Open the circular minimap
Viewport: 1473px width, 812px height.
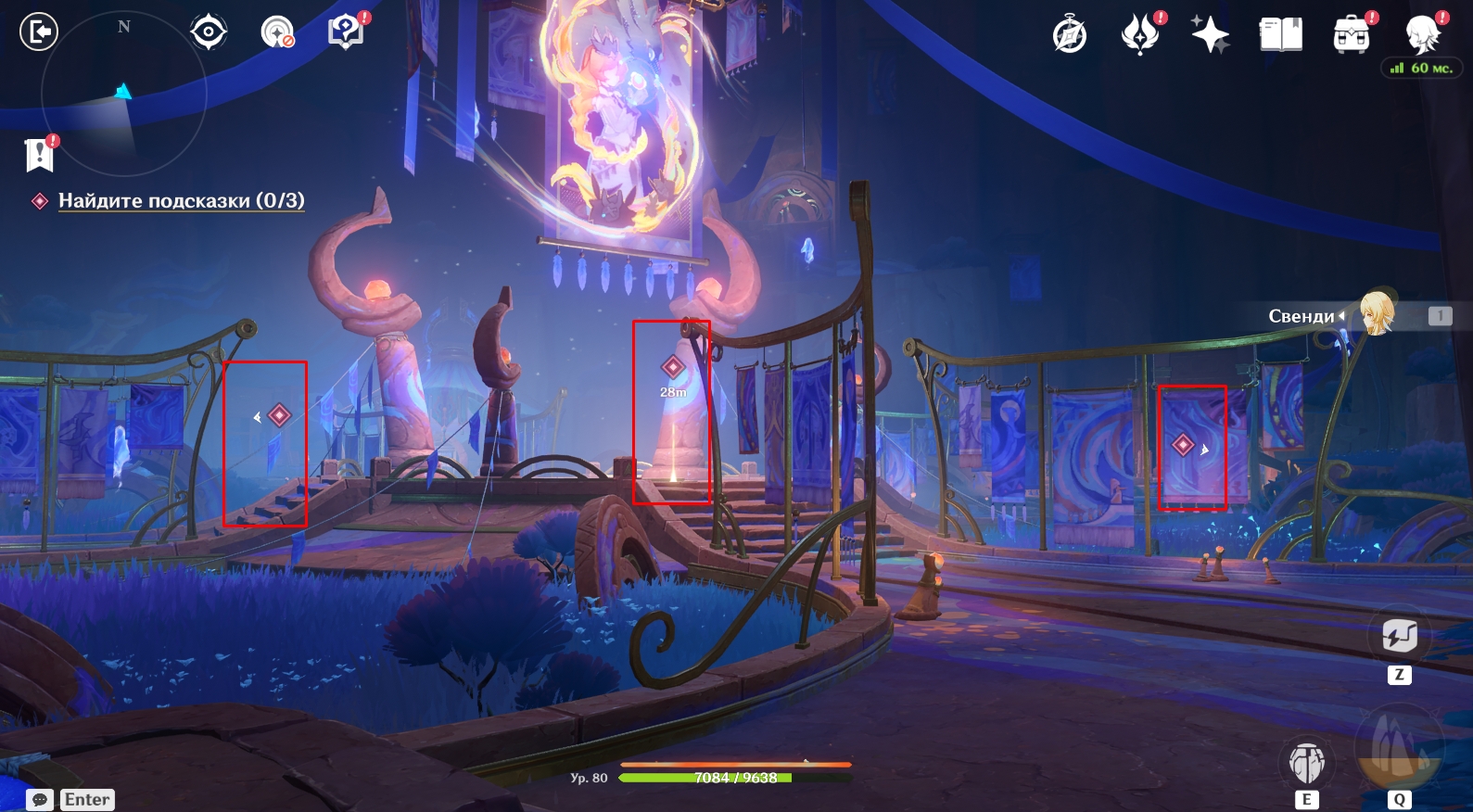(123, 93)
